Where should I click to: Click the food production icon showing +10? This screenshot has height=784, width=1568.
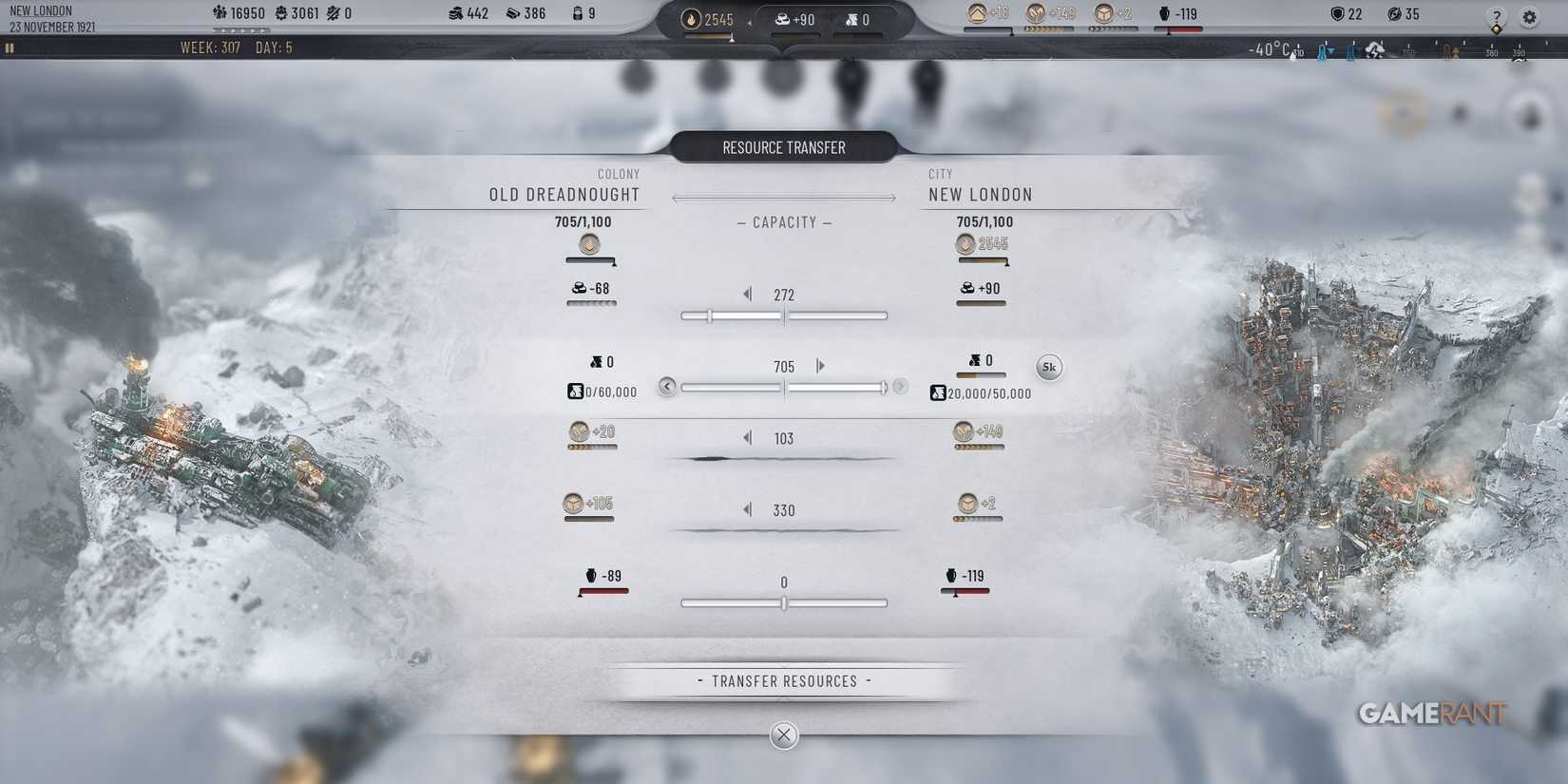tap(979, 13)
